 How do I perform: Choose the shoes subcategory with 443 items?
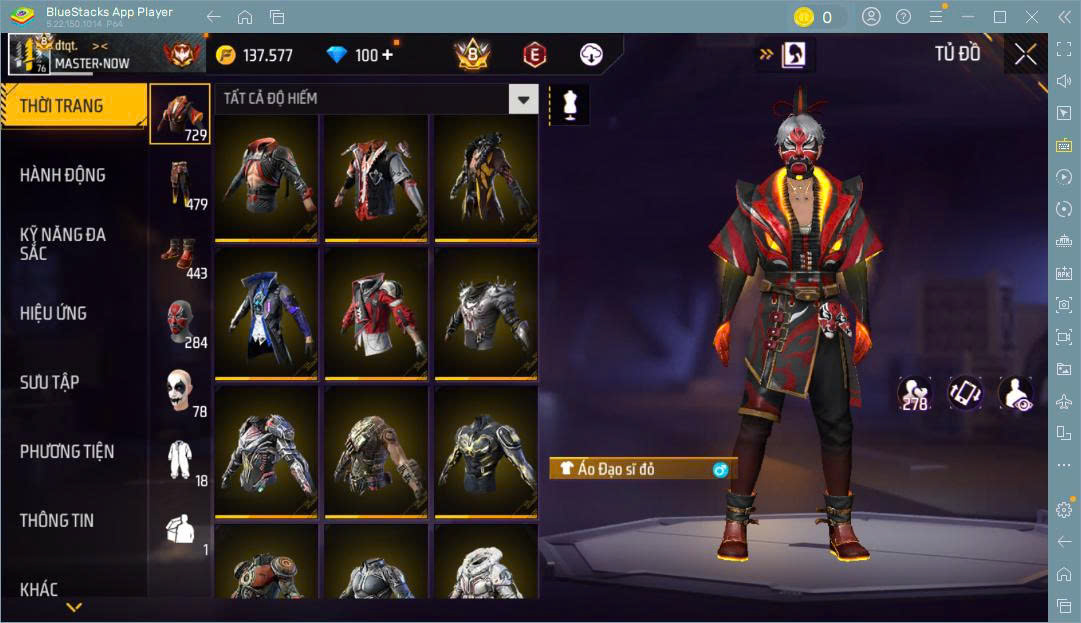pos(181,255)
